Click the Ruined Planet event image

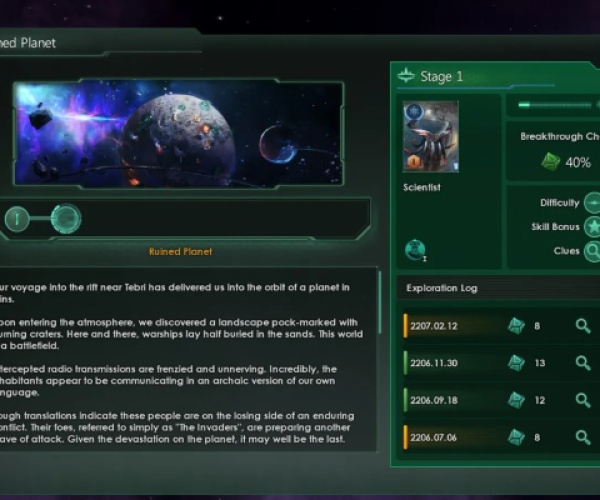coord(178,134)
